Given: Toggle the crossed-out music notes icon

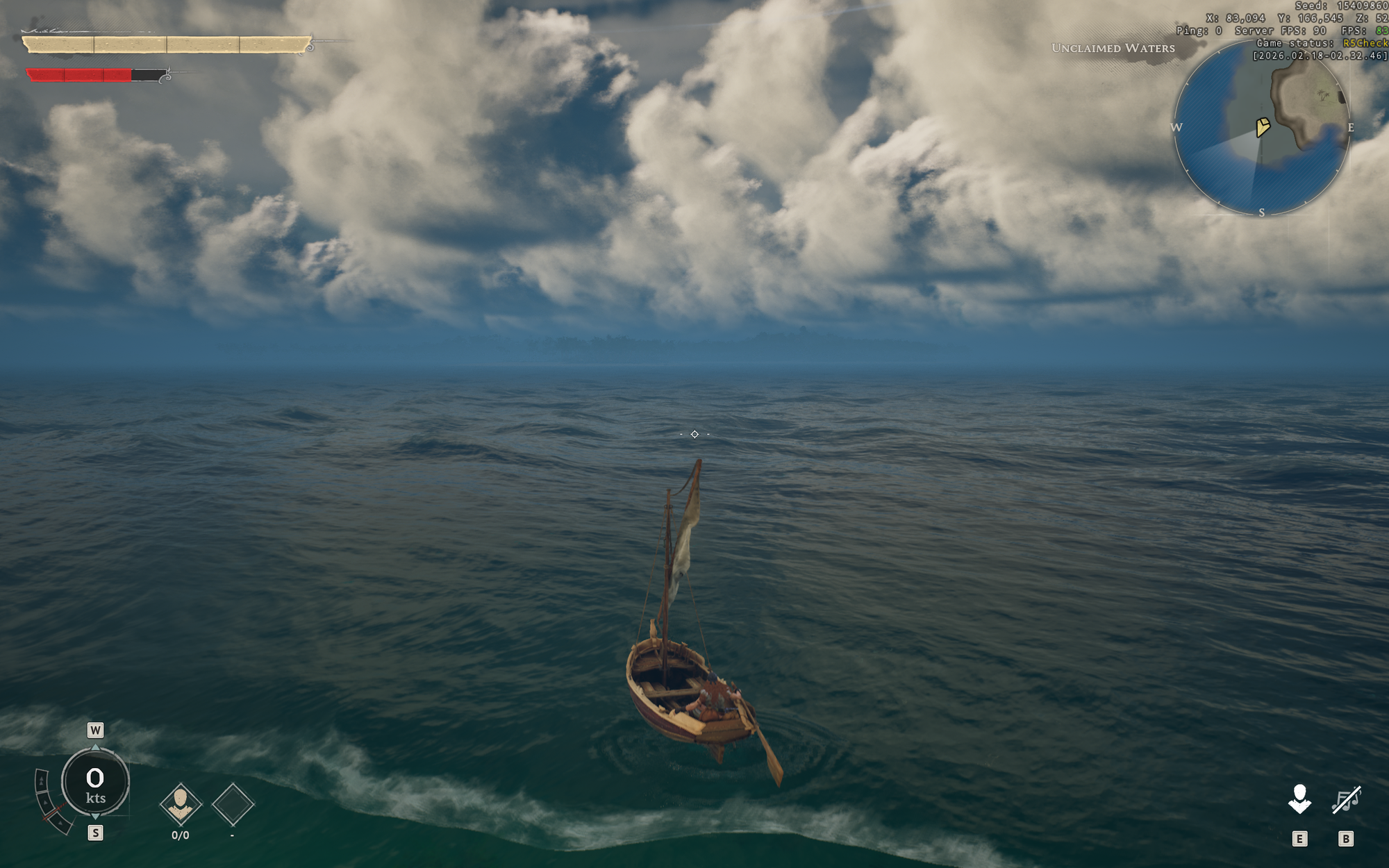Looking at the screenshot, I should (1346, 800).
